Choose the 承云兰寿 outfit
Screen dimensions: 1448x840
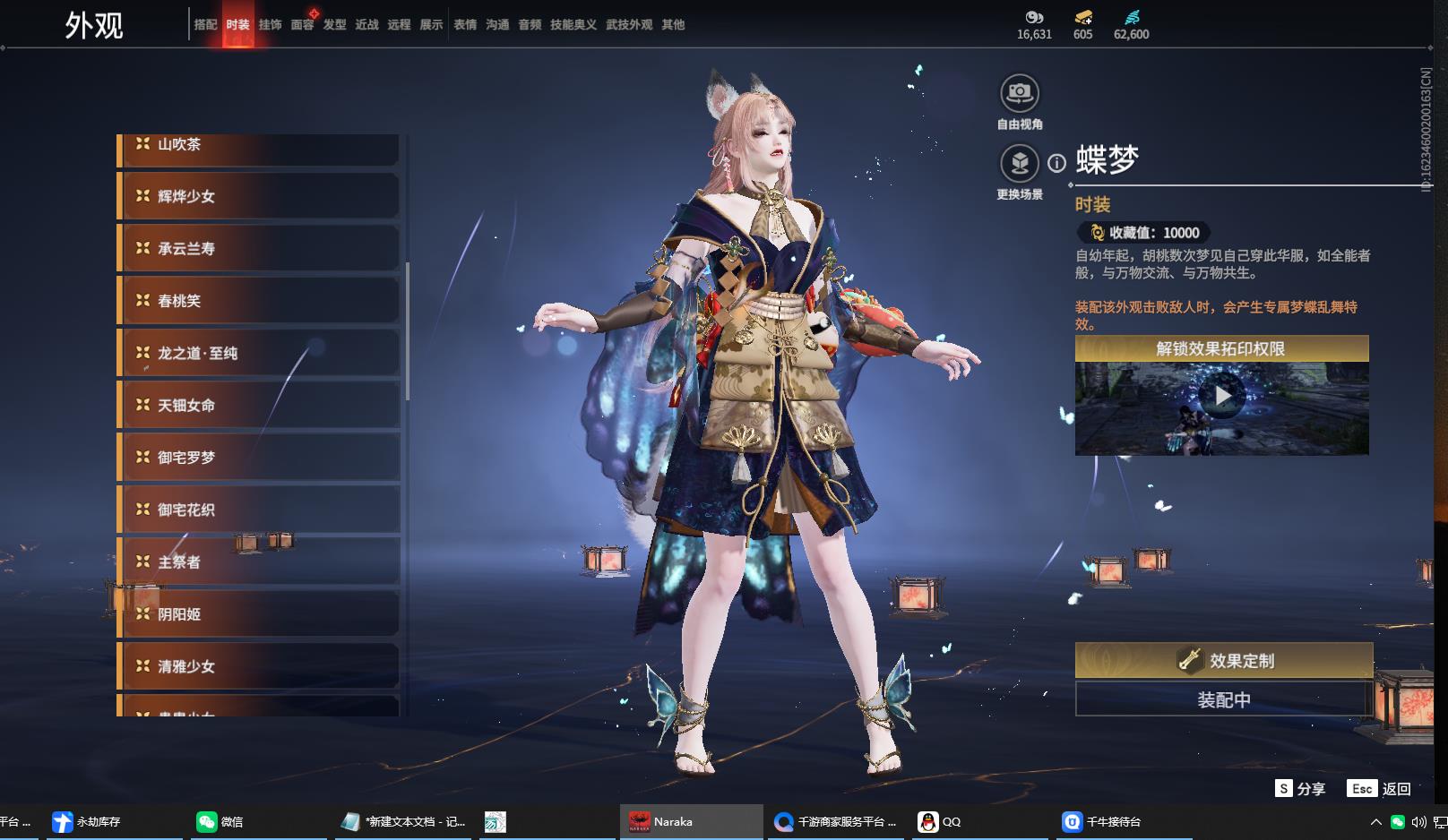pos(259,248)
